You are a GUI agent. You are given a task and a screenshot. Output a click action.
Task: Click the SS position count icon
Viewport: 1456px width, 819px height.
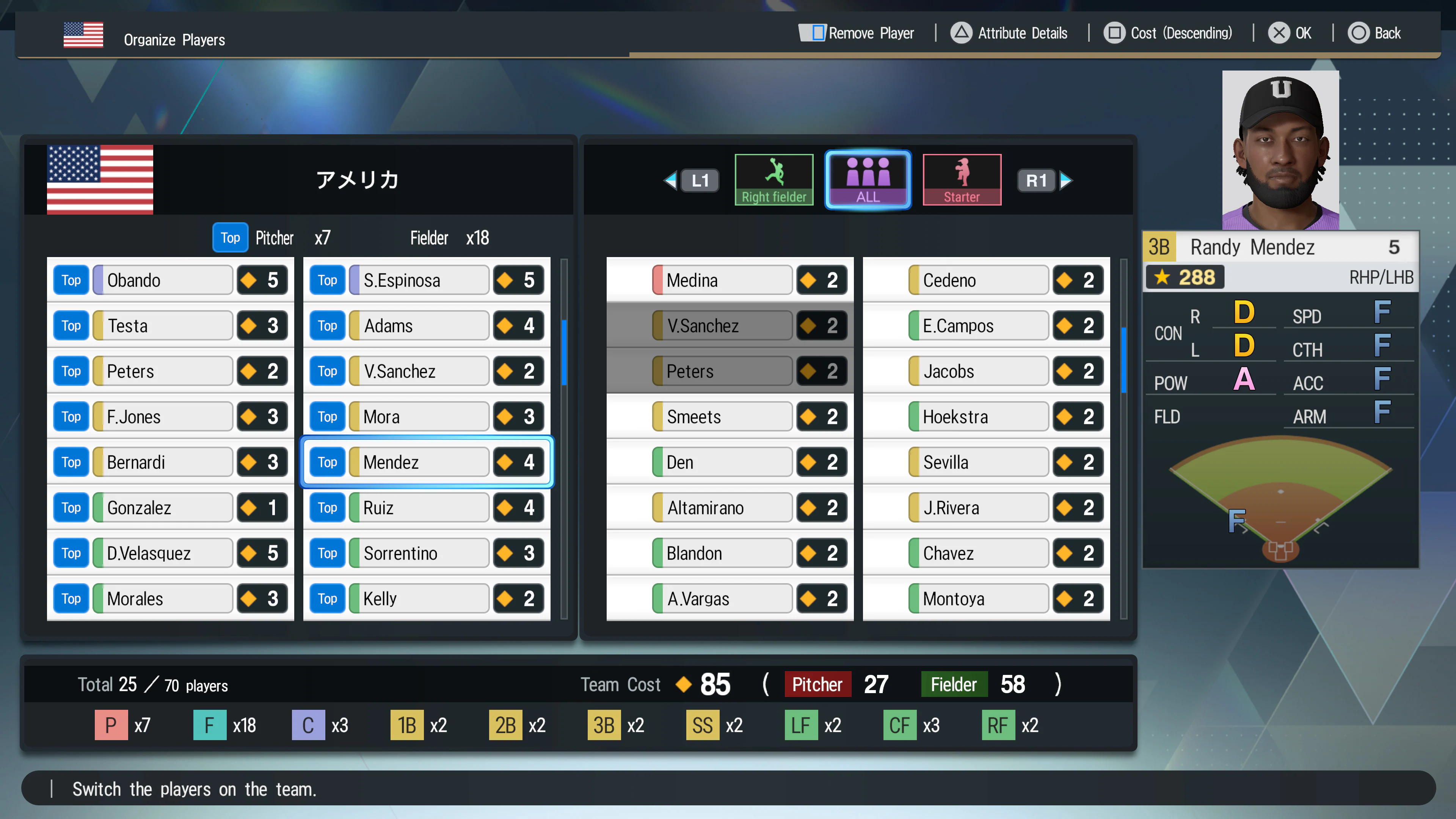click(703, 725)
